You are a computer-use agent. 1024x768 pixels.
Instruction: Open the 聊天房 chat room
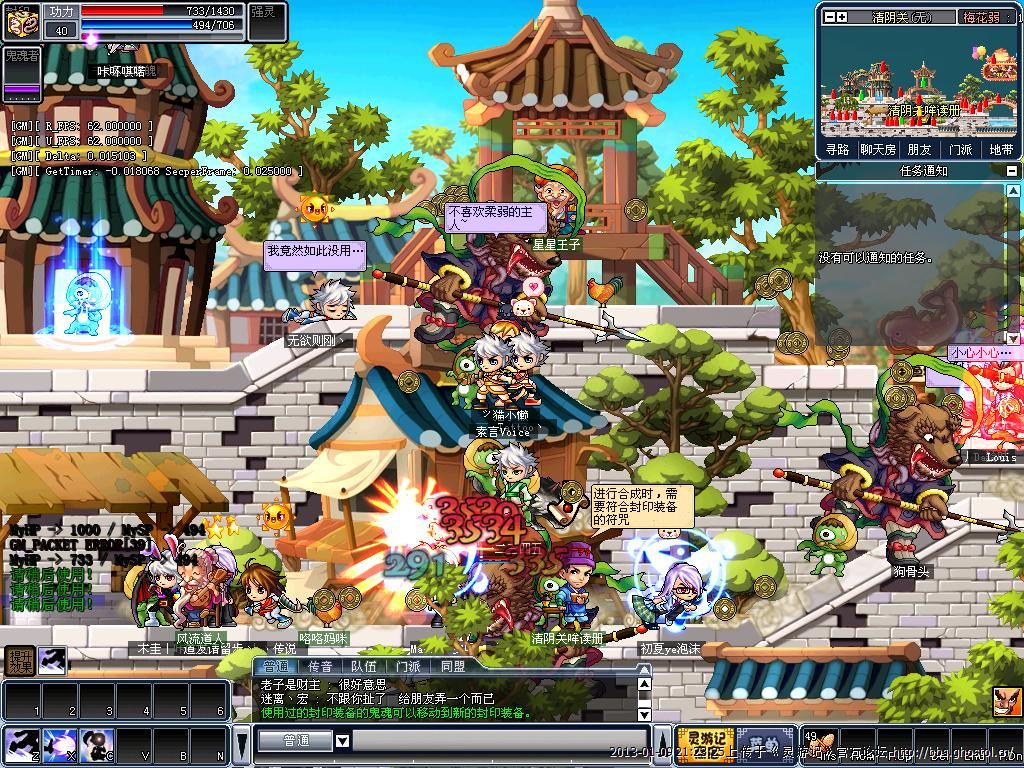coord(877,149)
